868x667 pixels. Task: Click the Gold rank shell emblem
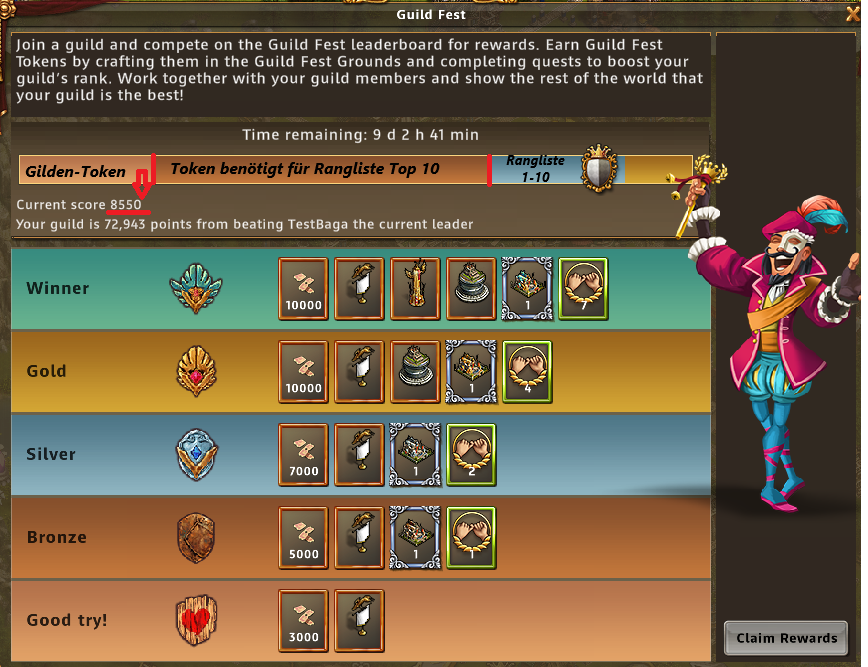[x=195, y=371]
